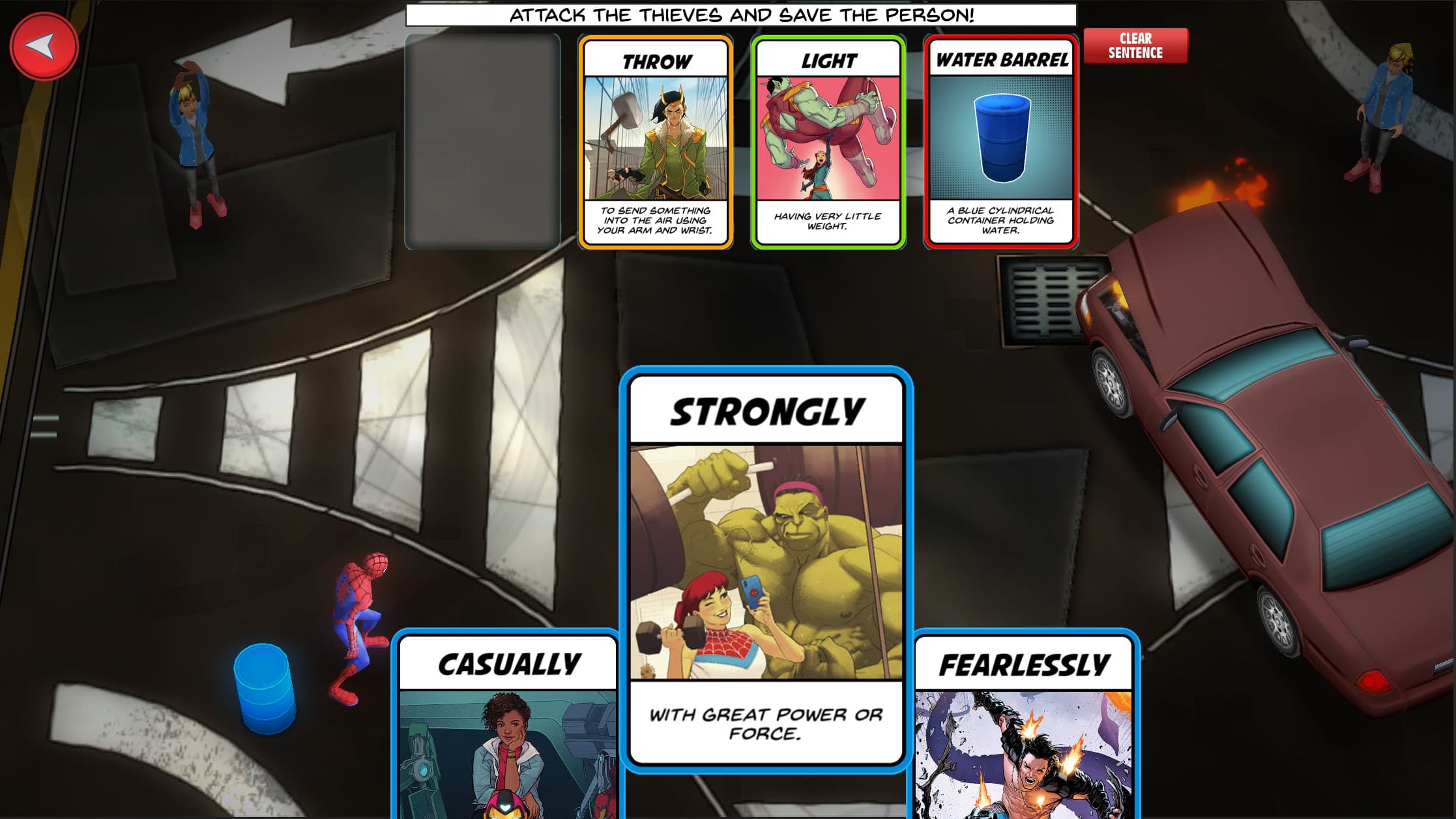The image size is (1456, 819).
Task: Click the red back arrow button
Action: point(43,46)
